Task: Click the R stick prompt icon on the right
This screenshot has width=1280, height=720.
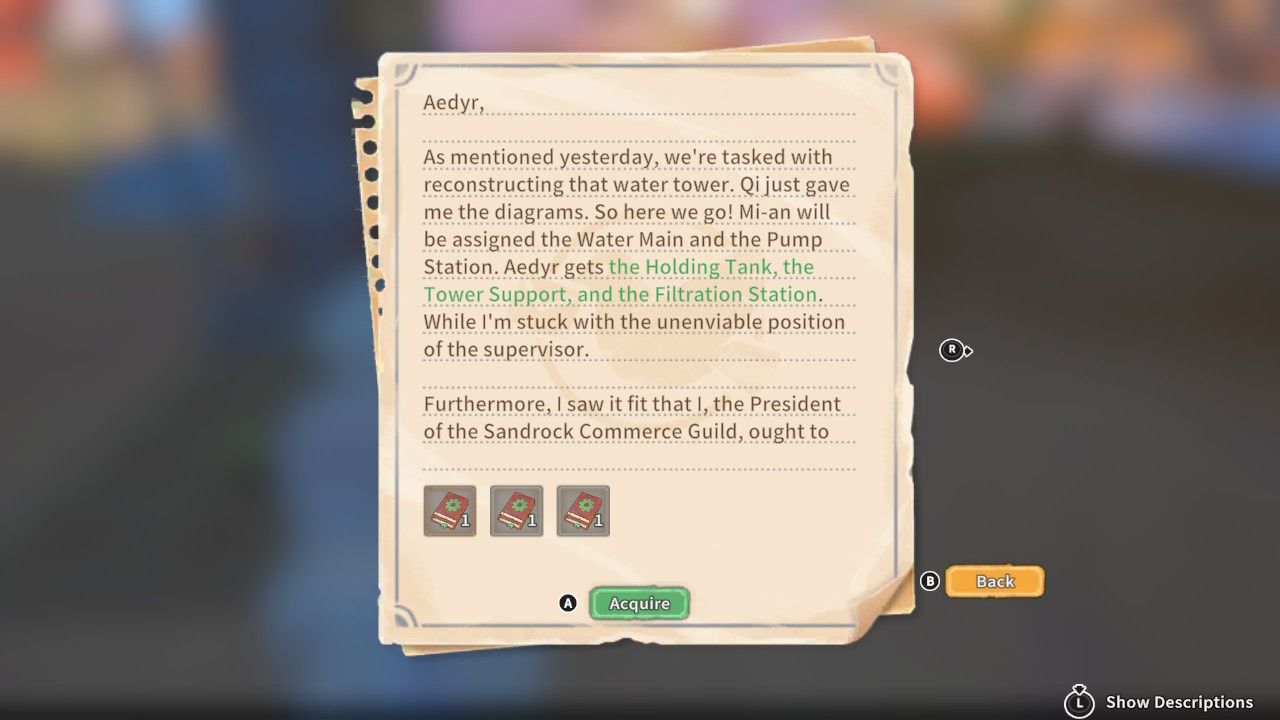Action: pyautogui.click(x=952, y=351)
